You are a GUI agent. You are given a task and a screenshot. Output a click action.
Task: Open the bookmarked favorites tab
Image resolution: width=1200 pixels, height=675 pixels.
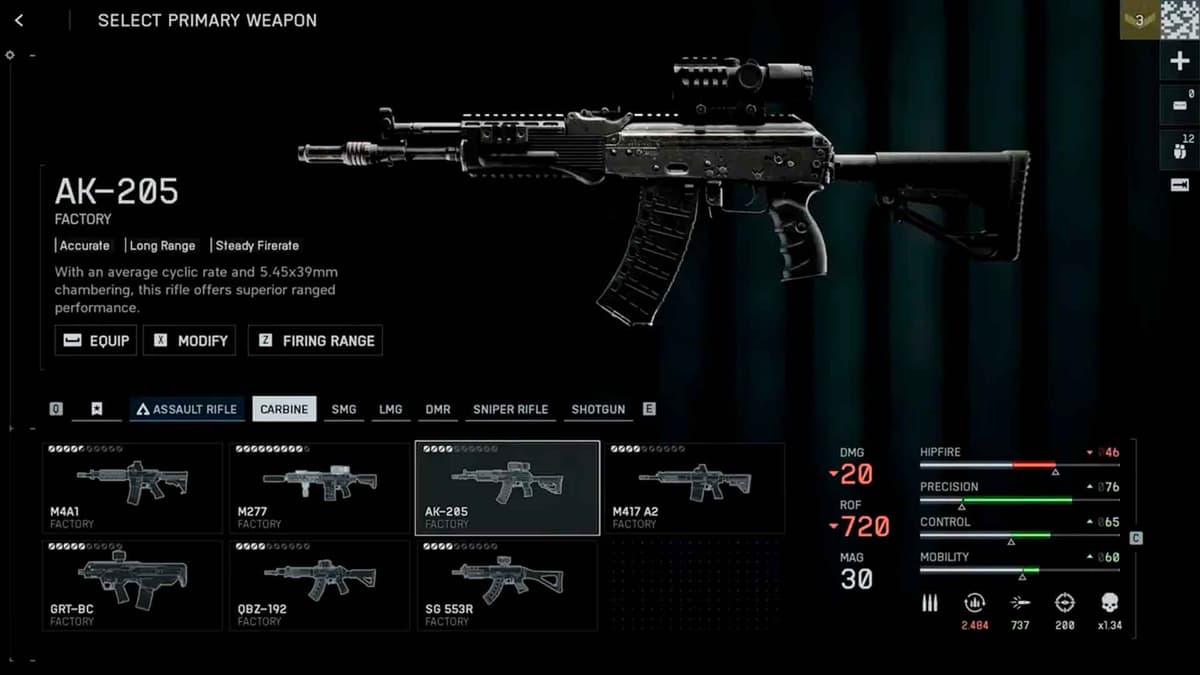point(97,409)
